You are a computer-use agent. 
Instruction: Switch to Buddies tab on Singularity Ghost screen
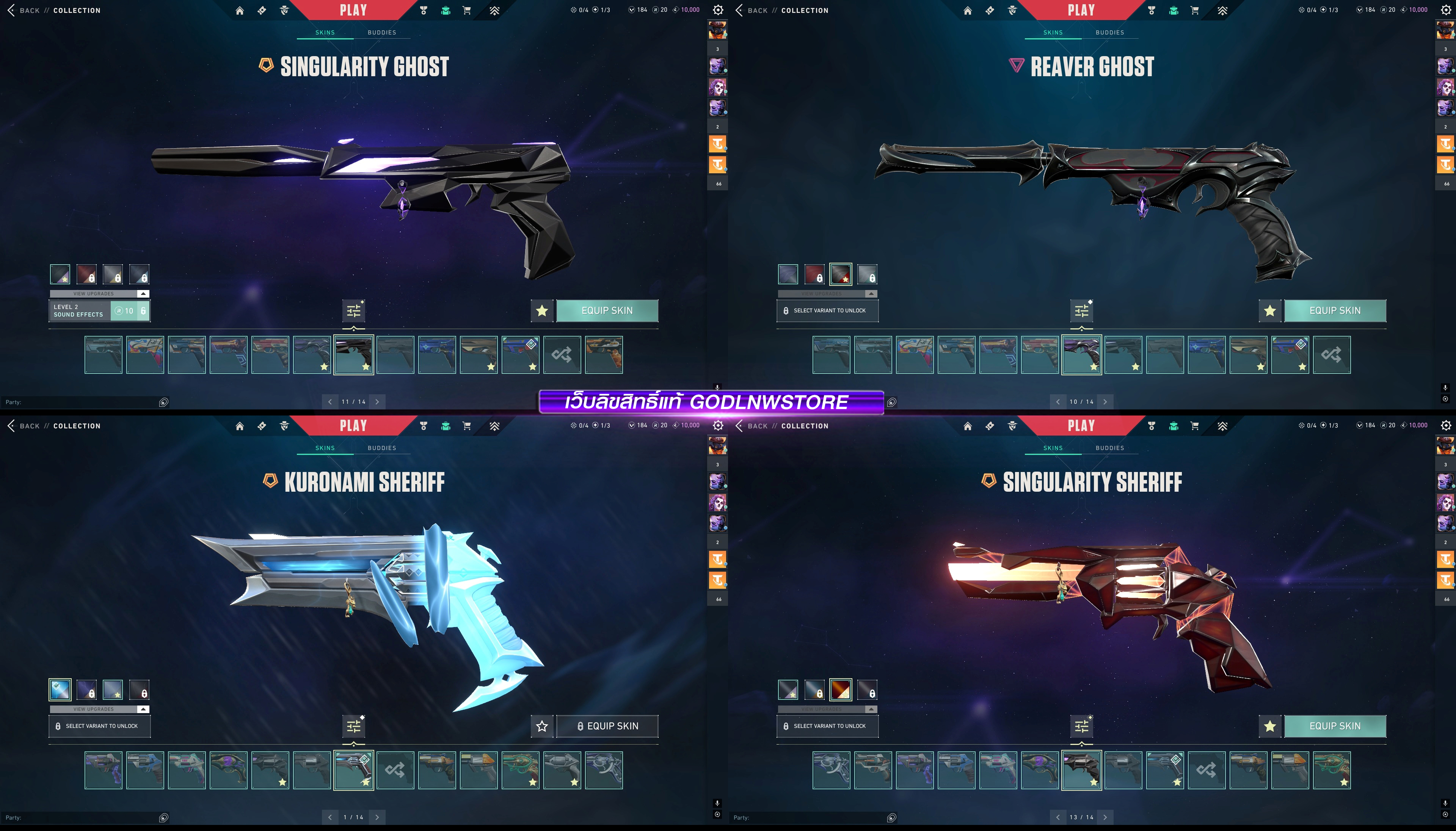click(x=382, y=33)
